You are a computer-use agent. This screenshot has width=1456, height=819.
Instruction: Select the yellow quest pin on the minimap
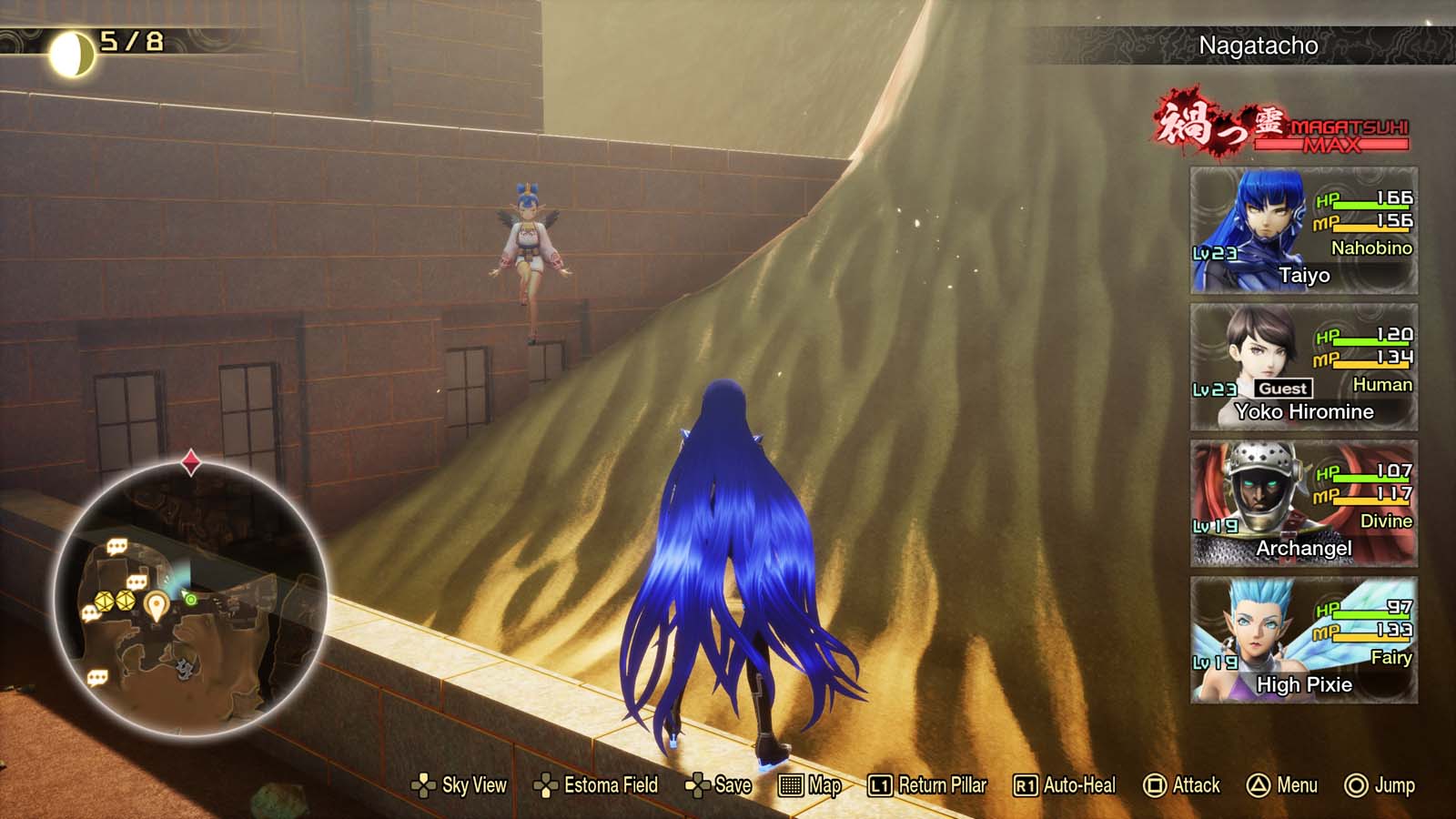[157, 603]
